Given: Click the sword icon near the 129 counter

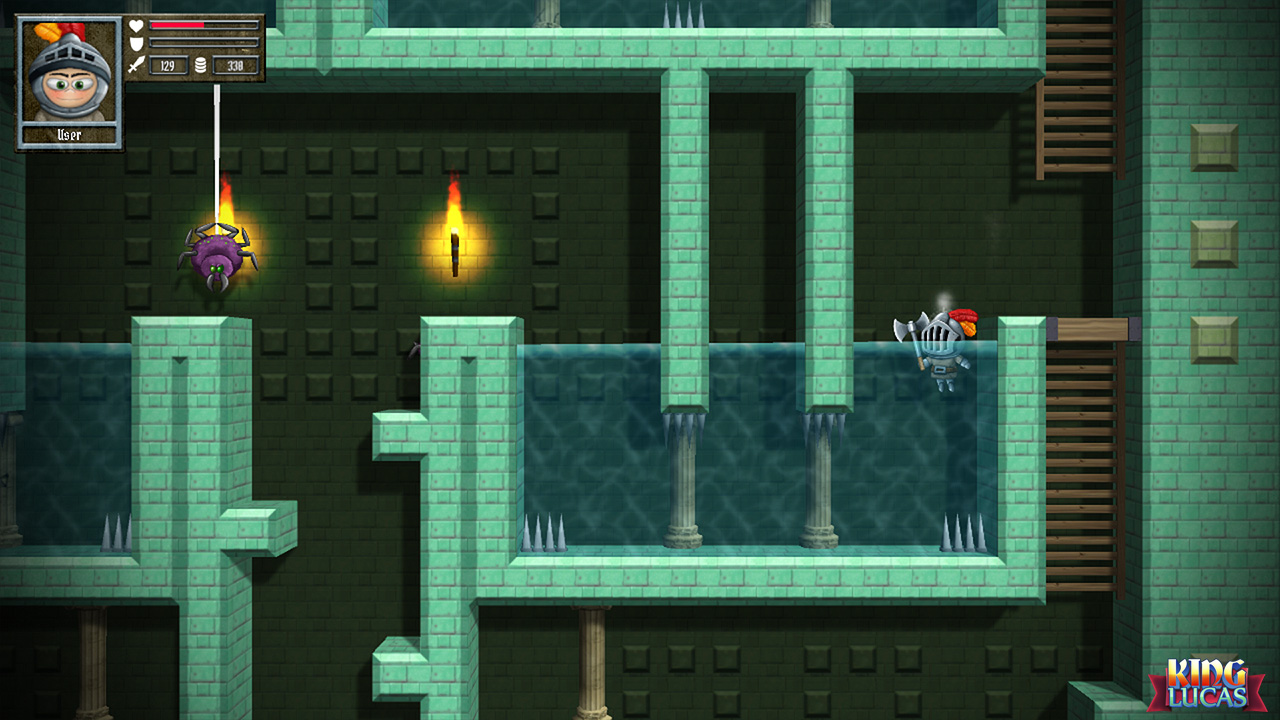Looking at the screenshot, I should pyautogui.click(x=136, y=64).
